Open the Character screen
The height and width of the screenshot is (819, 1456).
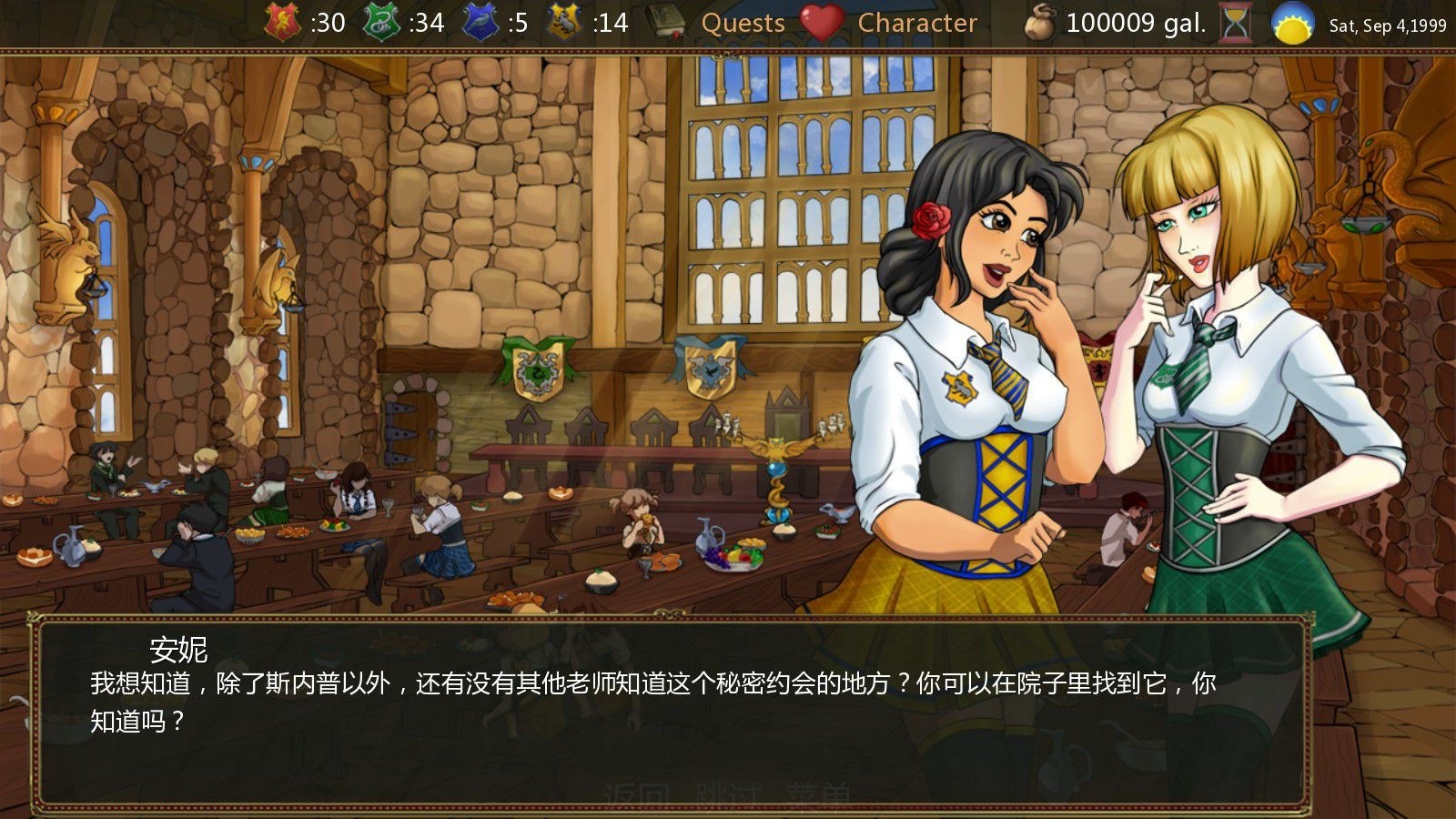click(917, 24)
